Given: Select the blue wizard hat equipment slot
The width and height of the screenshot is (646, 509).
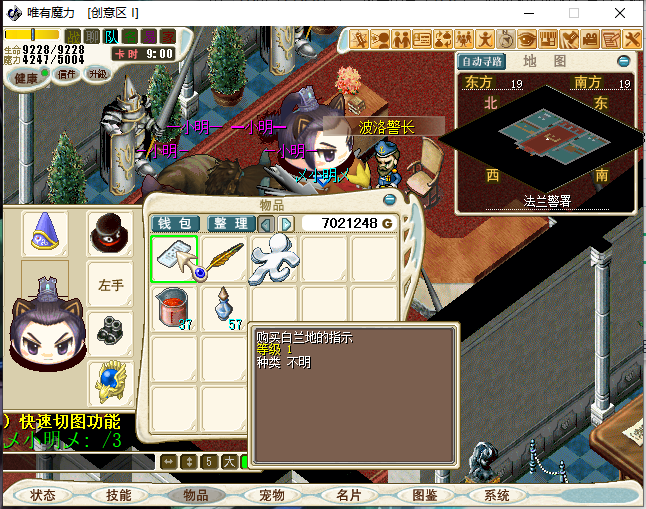Looking at the screenshot, I should pyautogui.click(x=45, y=234).
